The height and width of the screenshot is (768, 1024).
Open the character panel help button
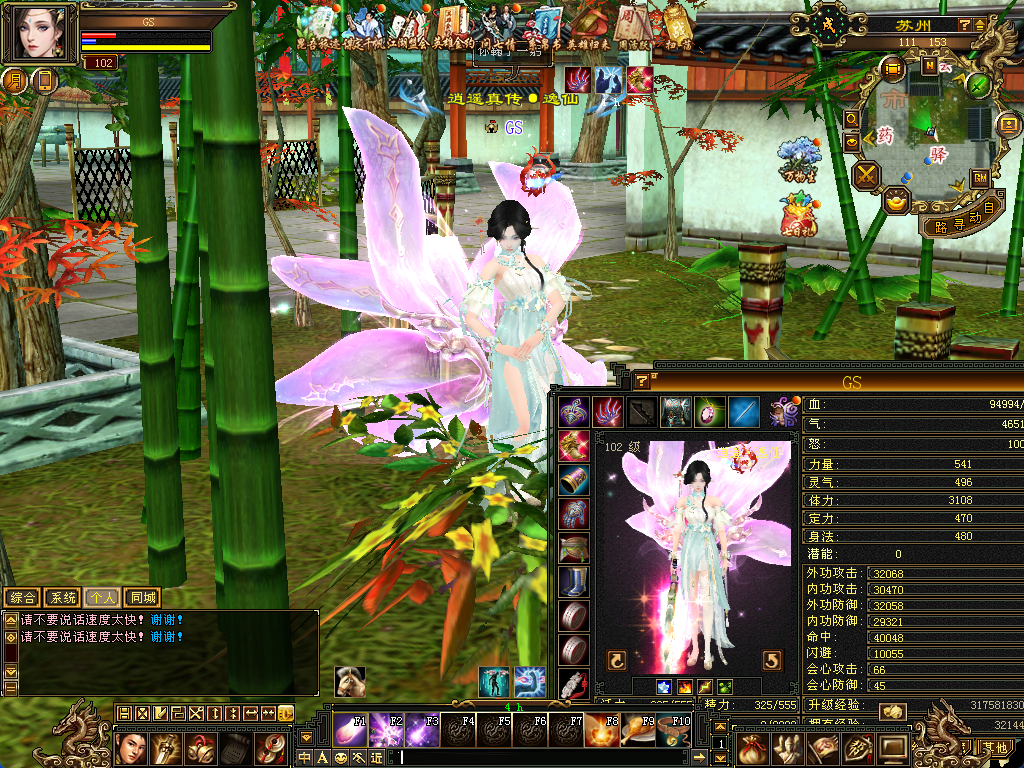pos(641,380)
